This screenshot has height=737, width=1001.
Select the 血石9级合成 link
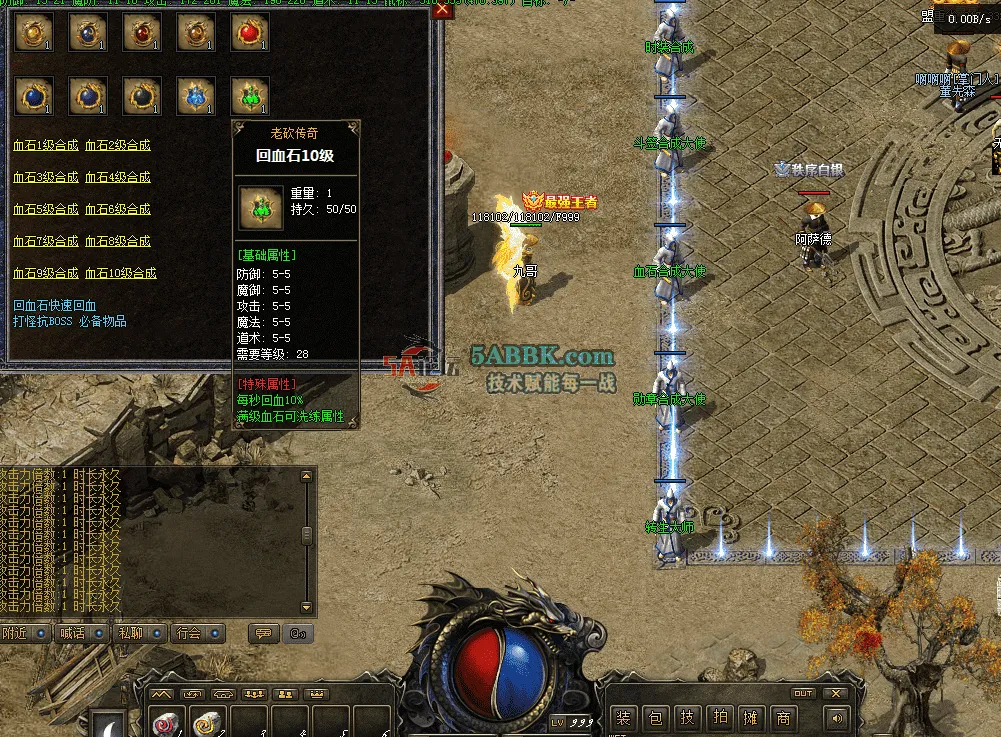(45, 273)
